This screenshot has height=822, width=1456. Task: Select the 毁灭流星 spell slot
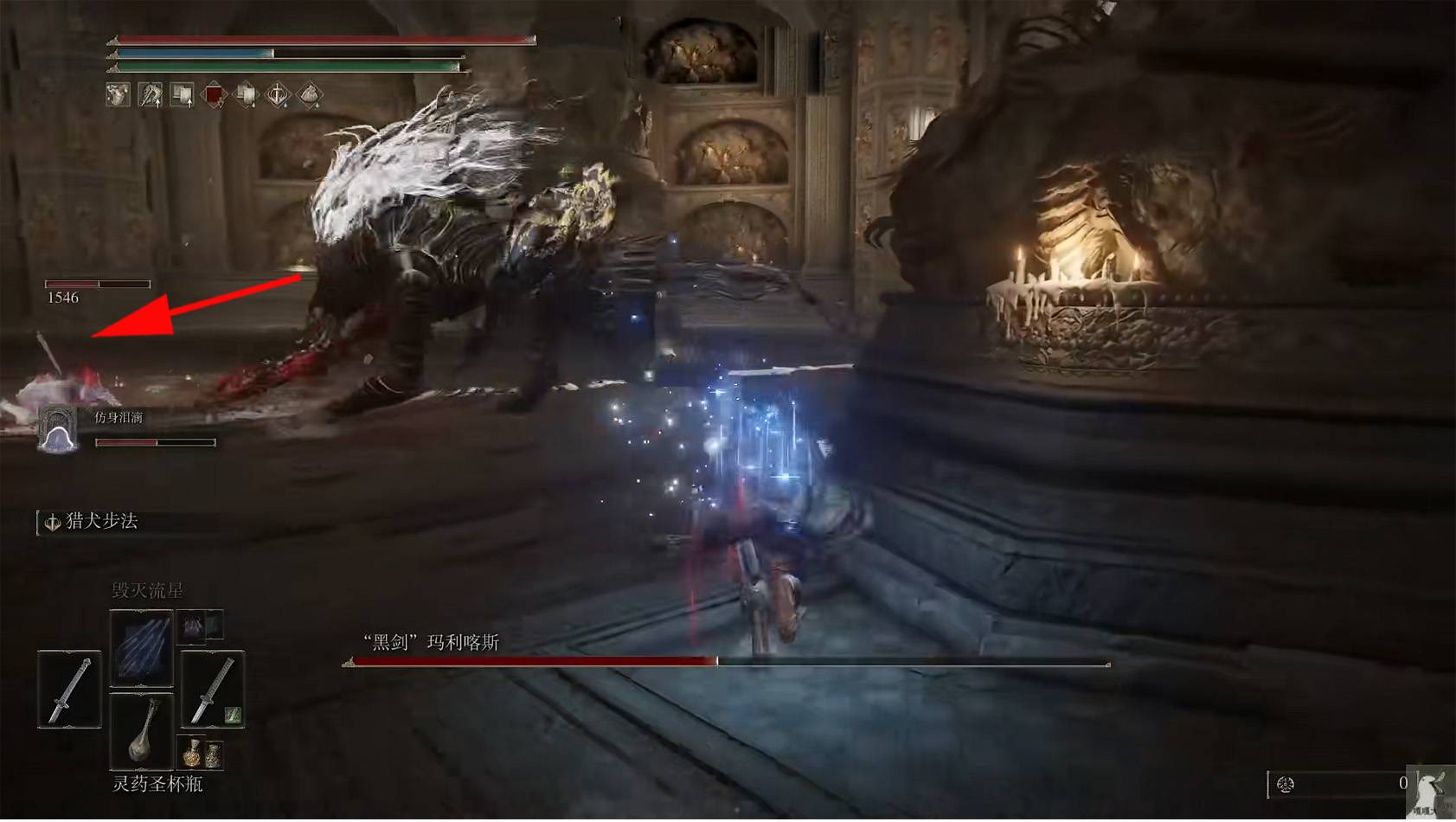point(141,647)
